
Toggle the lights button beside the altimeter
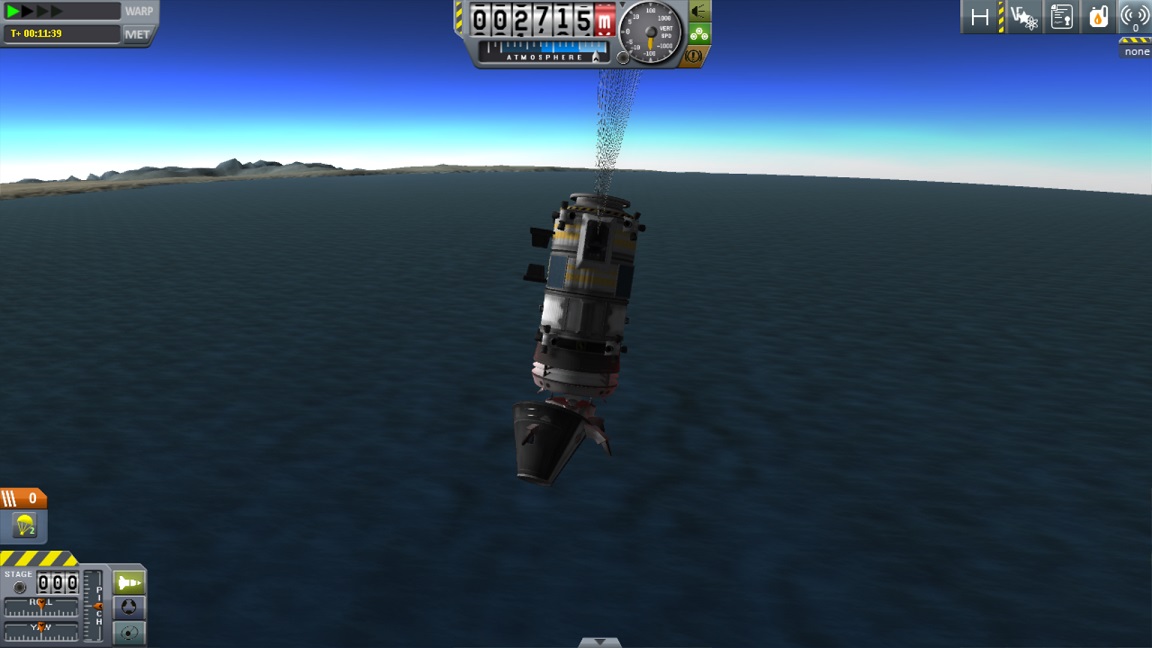(x=699, y=11)
